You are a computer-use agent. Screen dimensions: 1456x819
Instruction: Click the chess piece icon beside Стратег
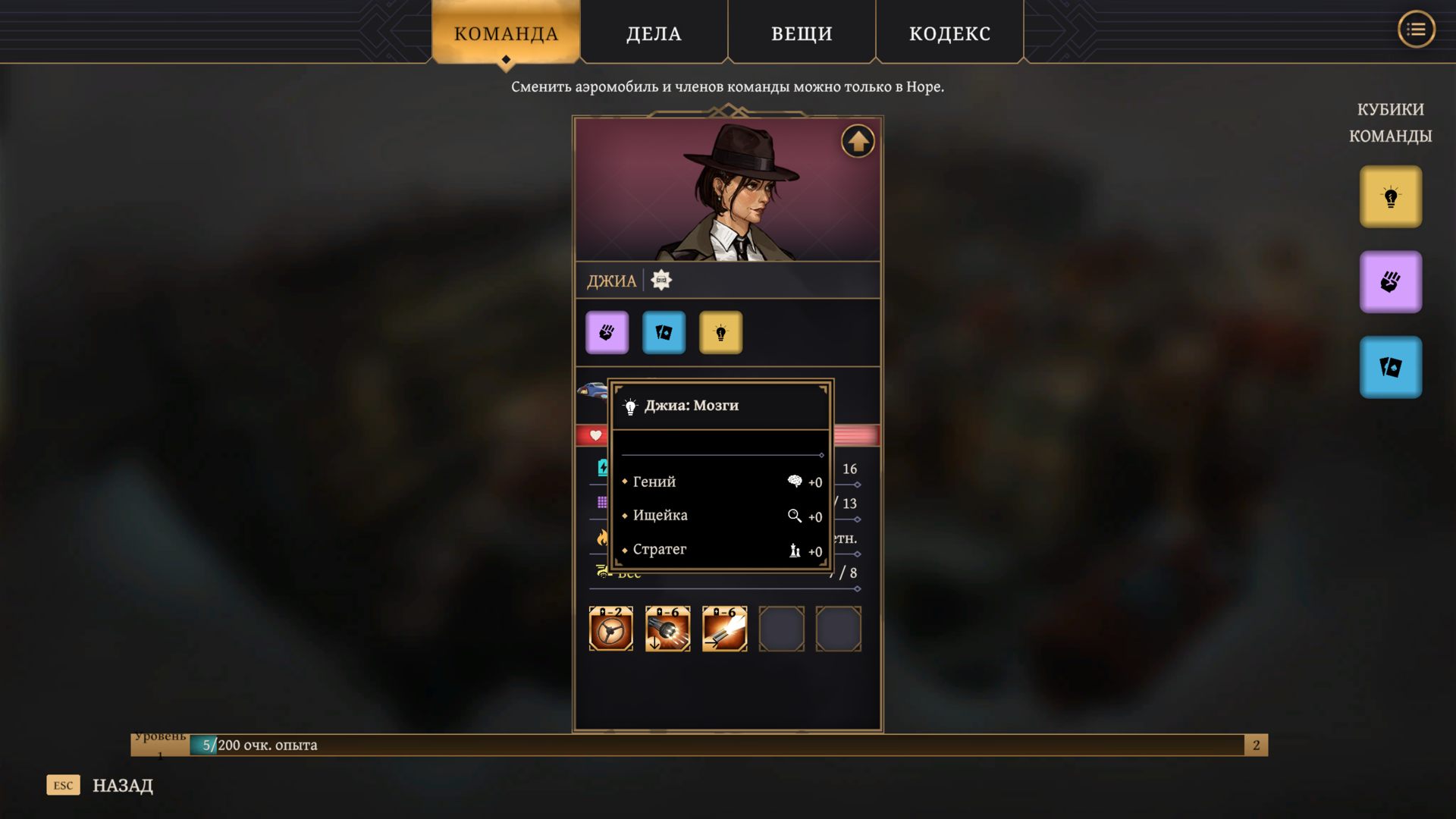[x=794, y=551]
